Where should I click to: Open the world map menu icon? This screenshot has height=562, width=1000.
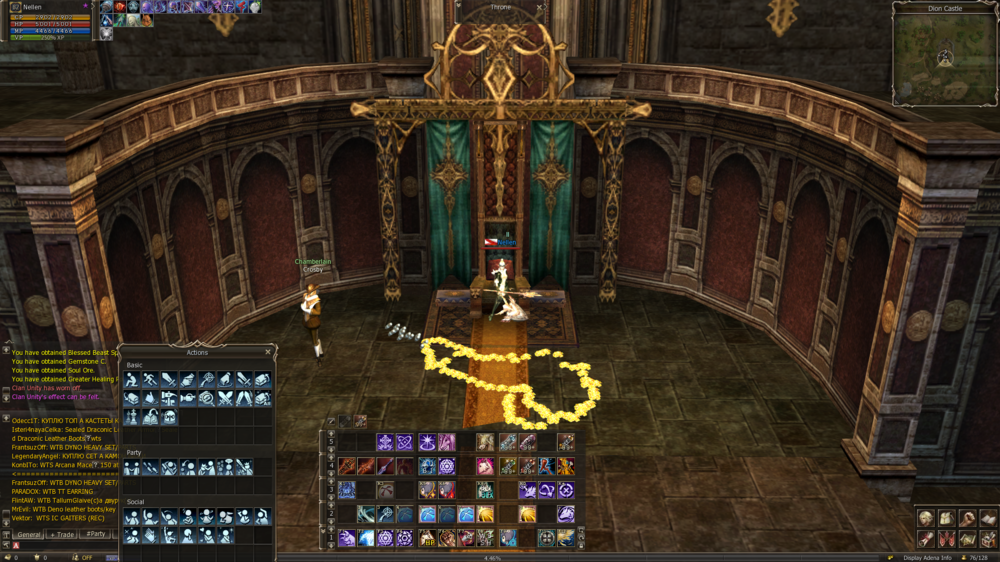(x=967, y=539)
